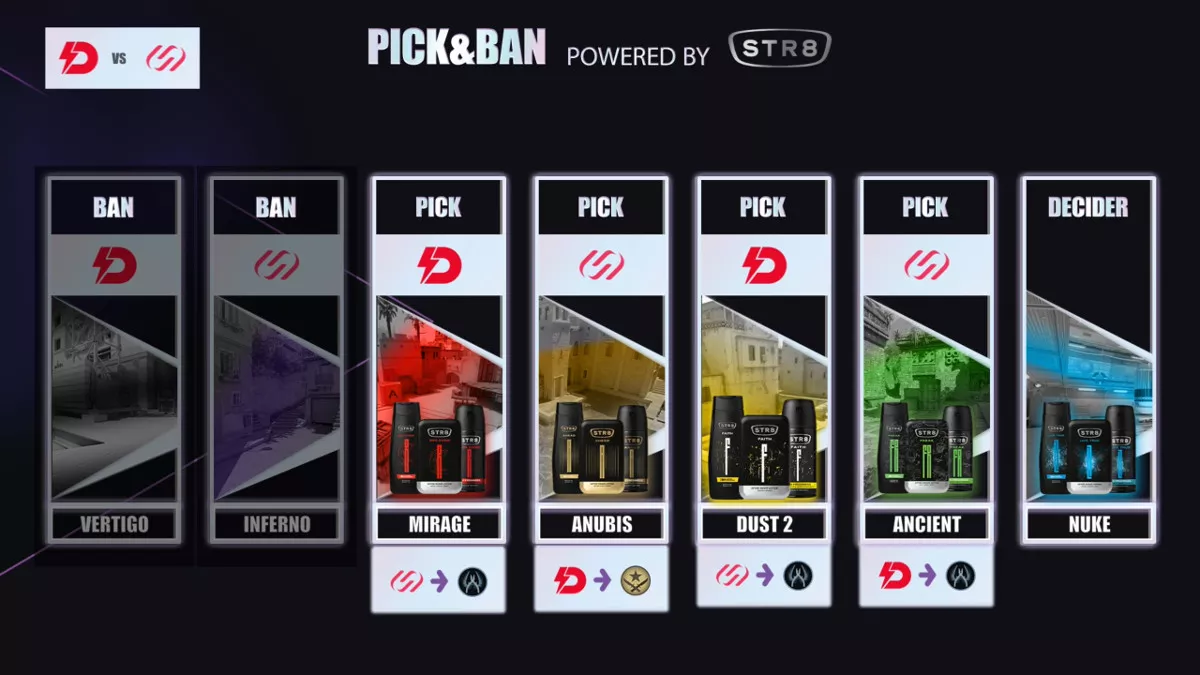Click the side choice box under Anubis

click(600, 579)
